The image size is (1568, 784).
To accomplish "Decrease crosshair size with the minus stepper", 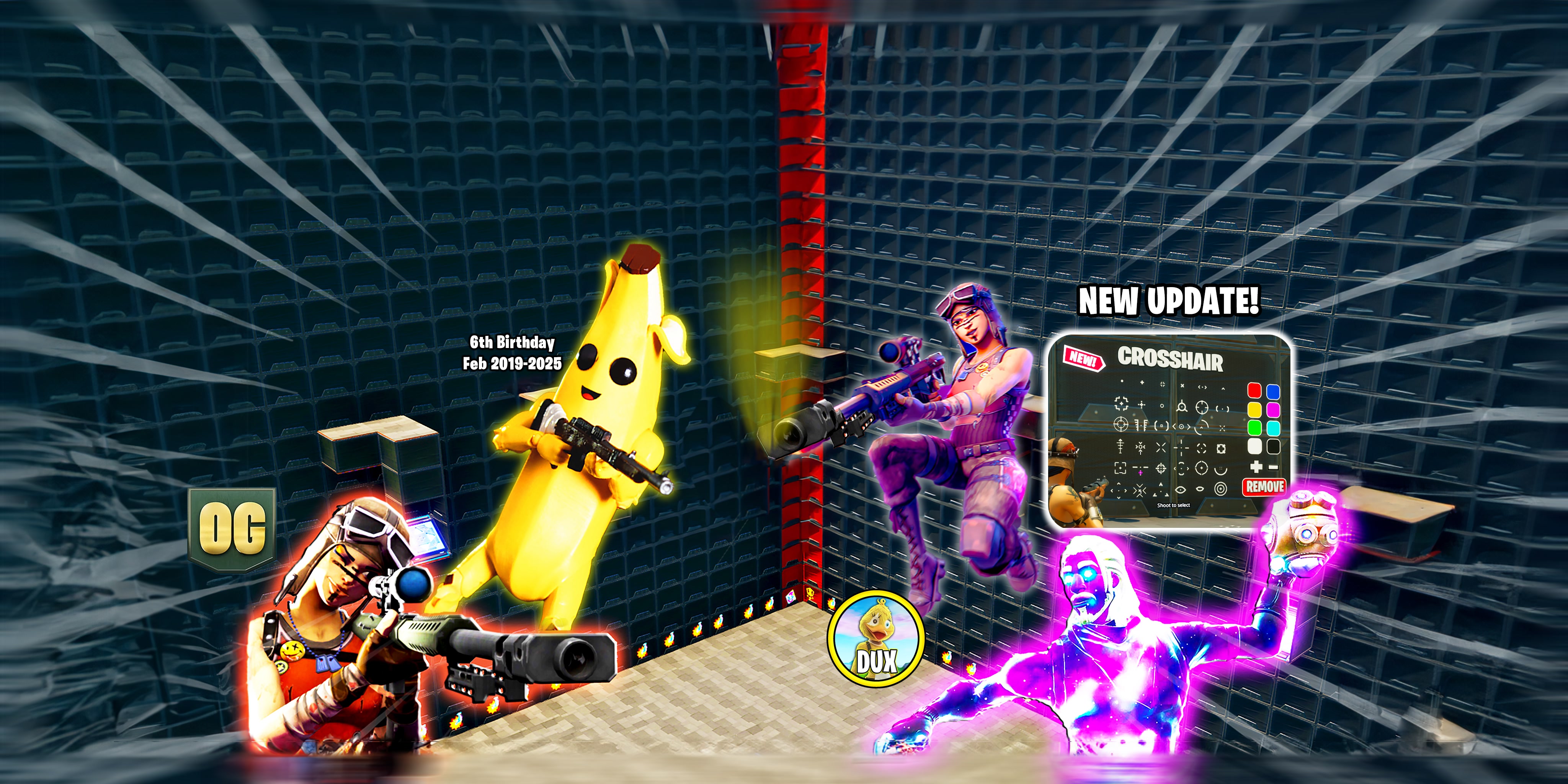I will (x=1273, y=467).
